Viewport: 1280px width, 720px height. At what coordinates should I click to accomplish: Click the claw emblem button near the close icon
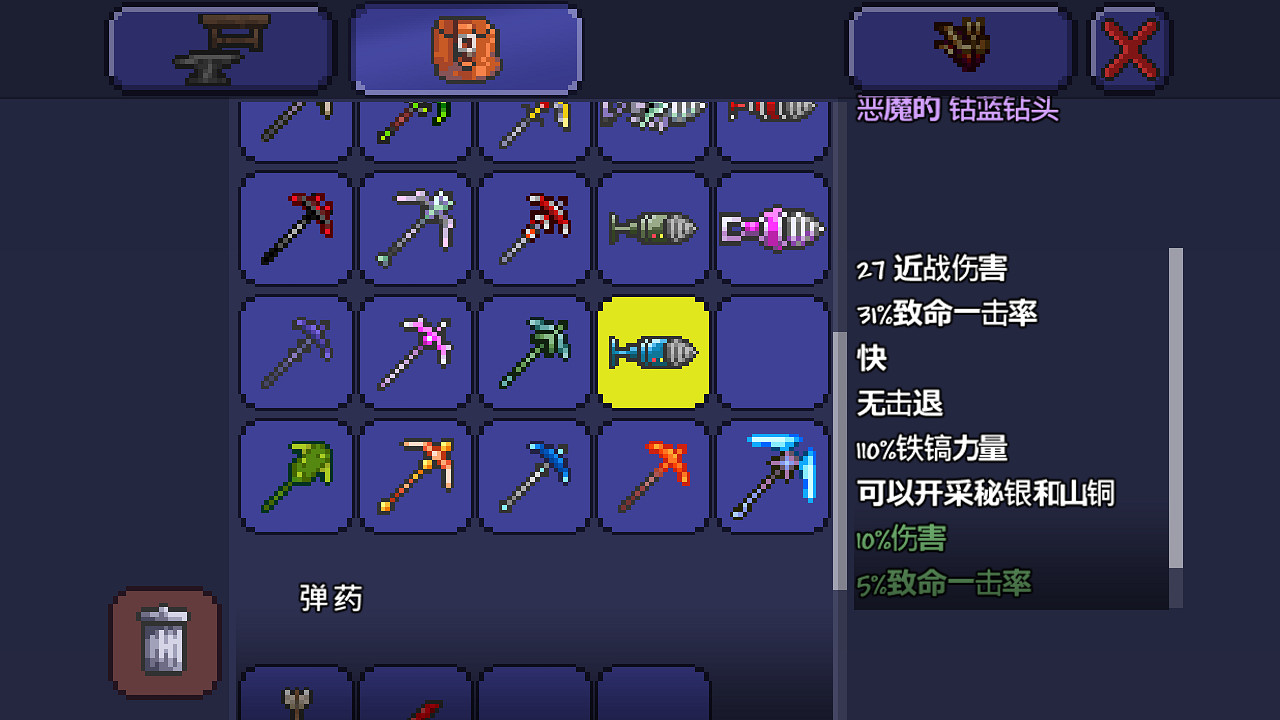[x=960, y=47]
